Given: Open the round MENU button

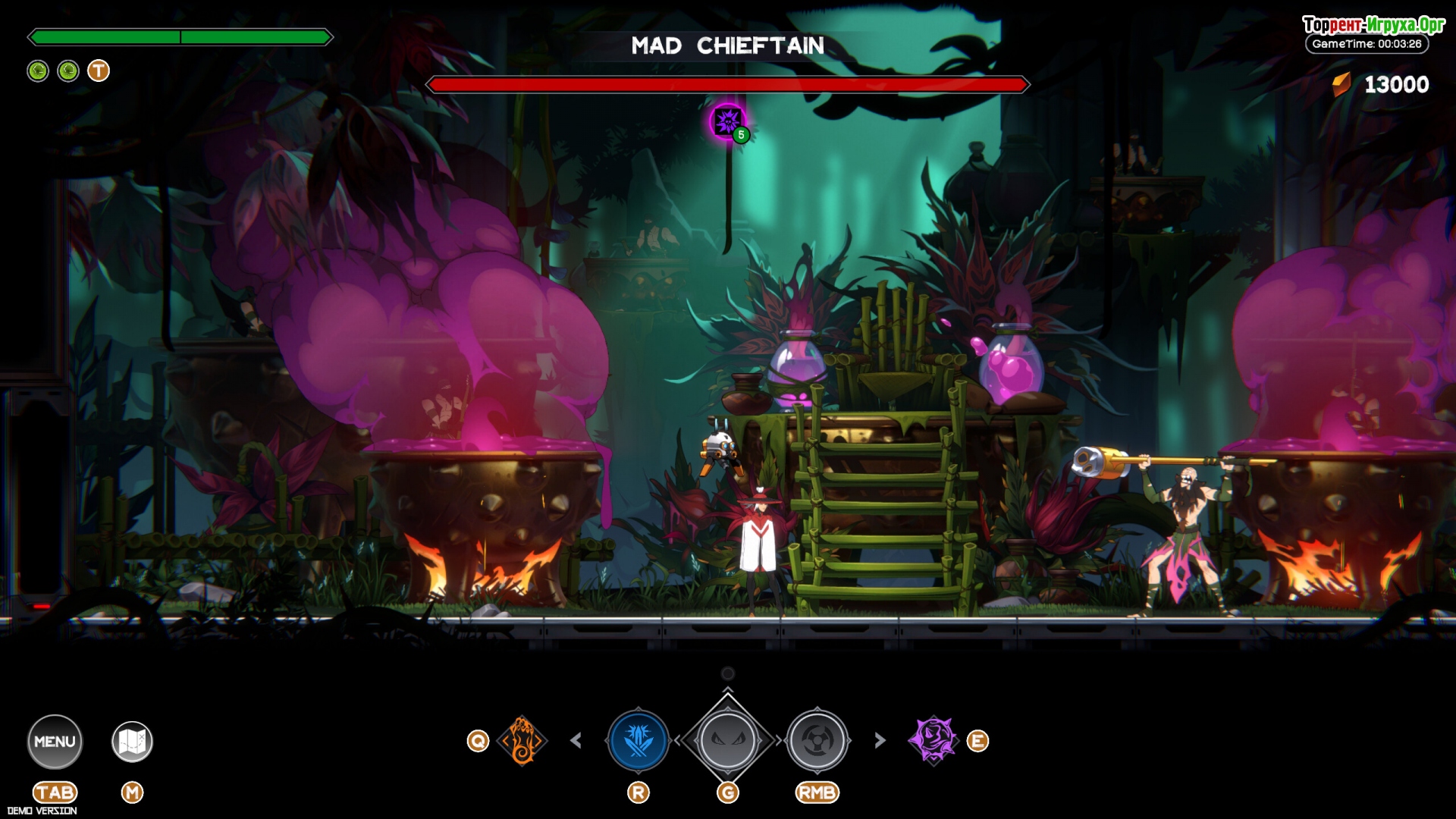Looking at the screenshot, I should [x=55, y=741].
